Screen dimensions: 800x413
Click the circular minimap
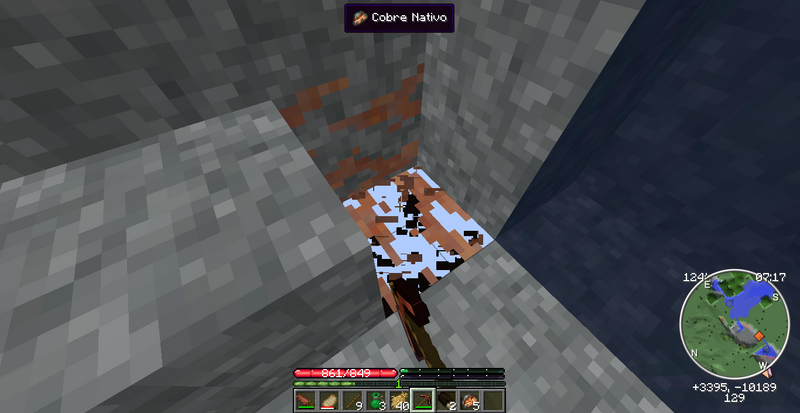pyautogui.click(x=733, y=323)
